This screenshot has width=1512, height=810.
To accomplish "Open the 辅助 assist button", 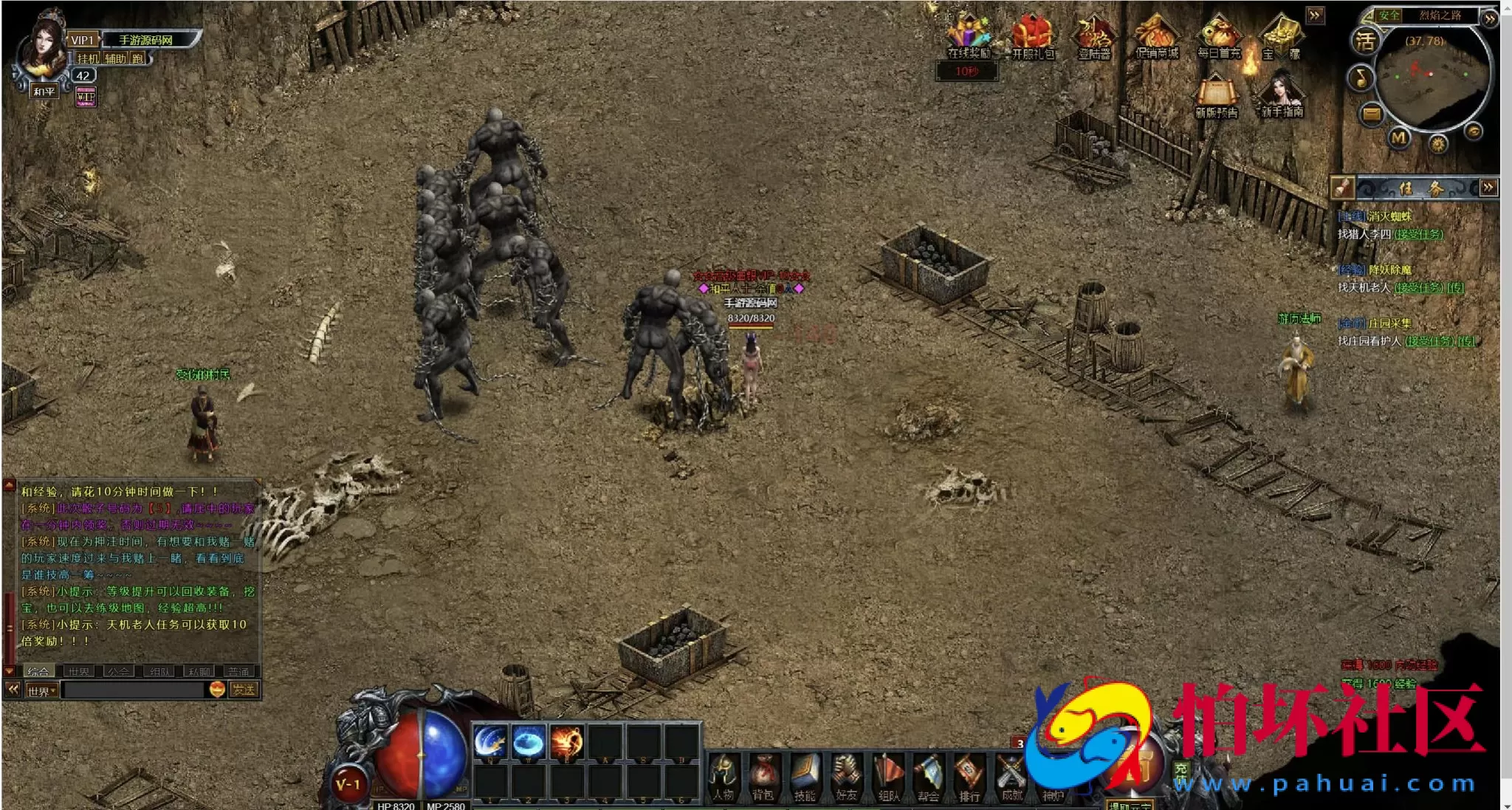I will pyautogui.click(x=115, y=58).
